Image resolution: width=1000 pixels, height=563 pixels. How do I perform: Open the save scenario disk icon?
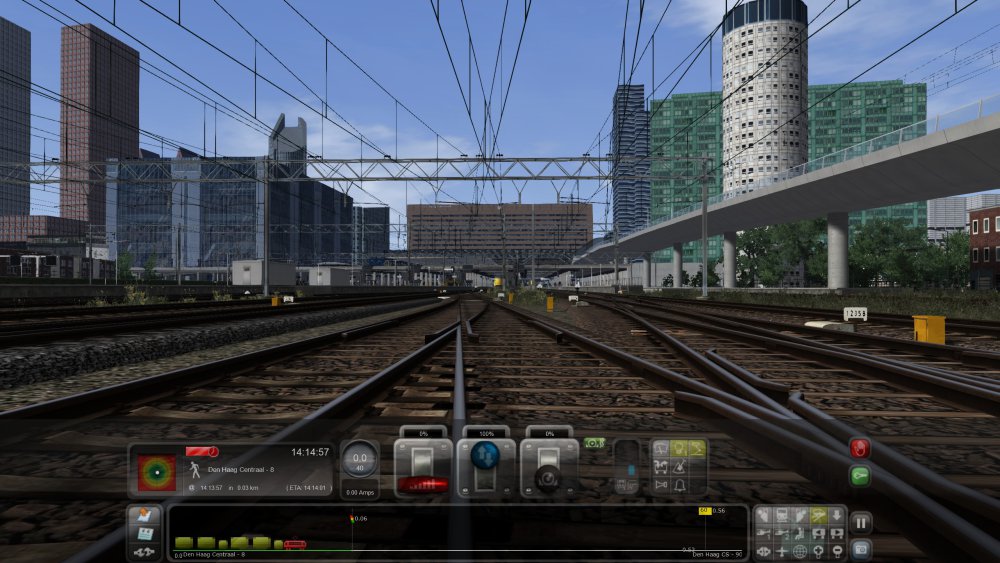(143, 533)
